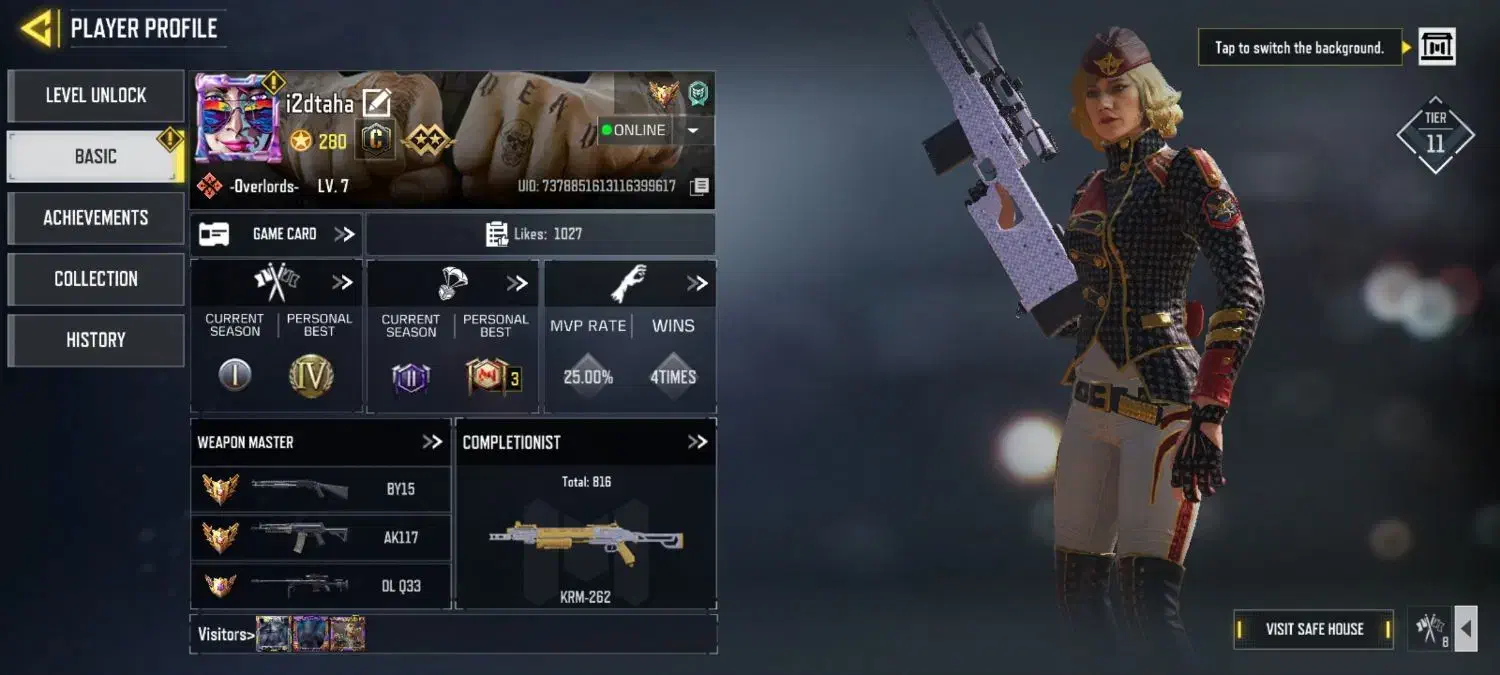Open the Game Card
The image size is (1500, 675).
point(276,234)
